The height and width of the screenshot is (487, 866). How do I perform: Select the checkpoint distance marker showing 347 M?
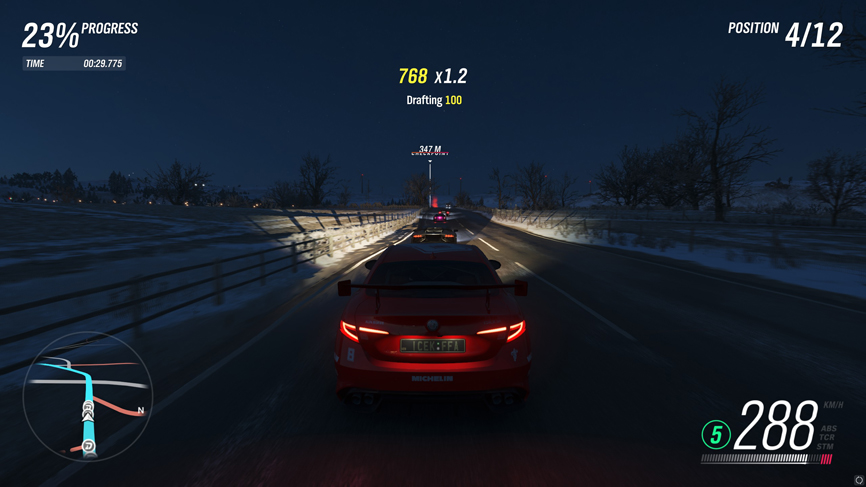tap(430, 151)
